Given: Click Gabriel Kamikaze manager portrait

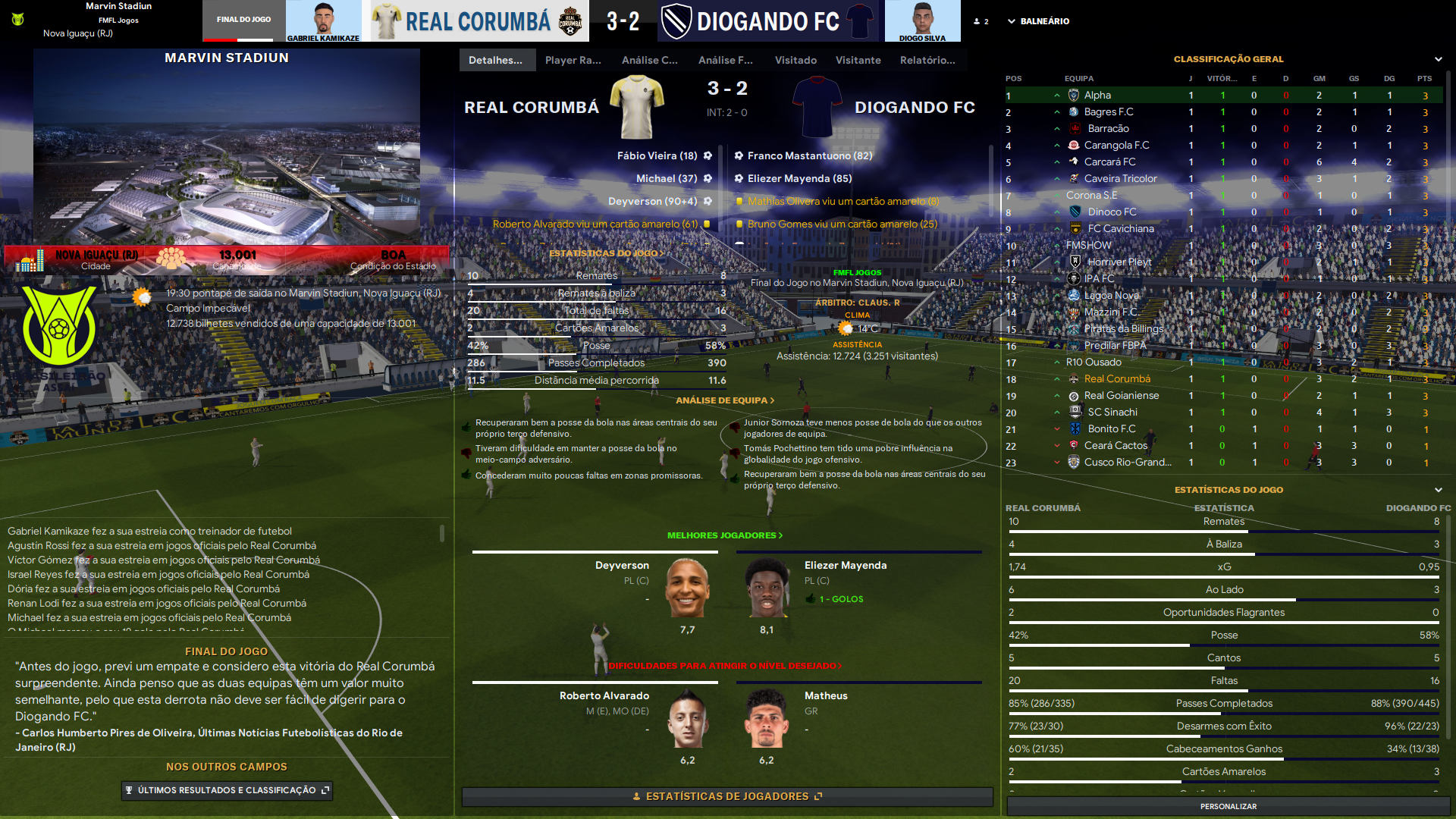Looking at the screenshot, I should (324, 20).
